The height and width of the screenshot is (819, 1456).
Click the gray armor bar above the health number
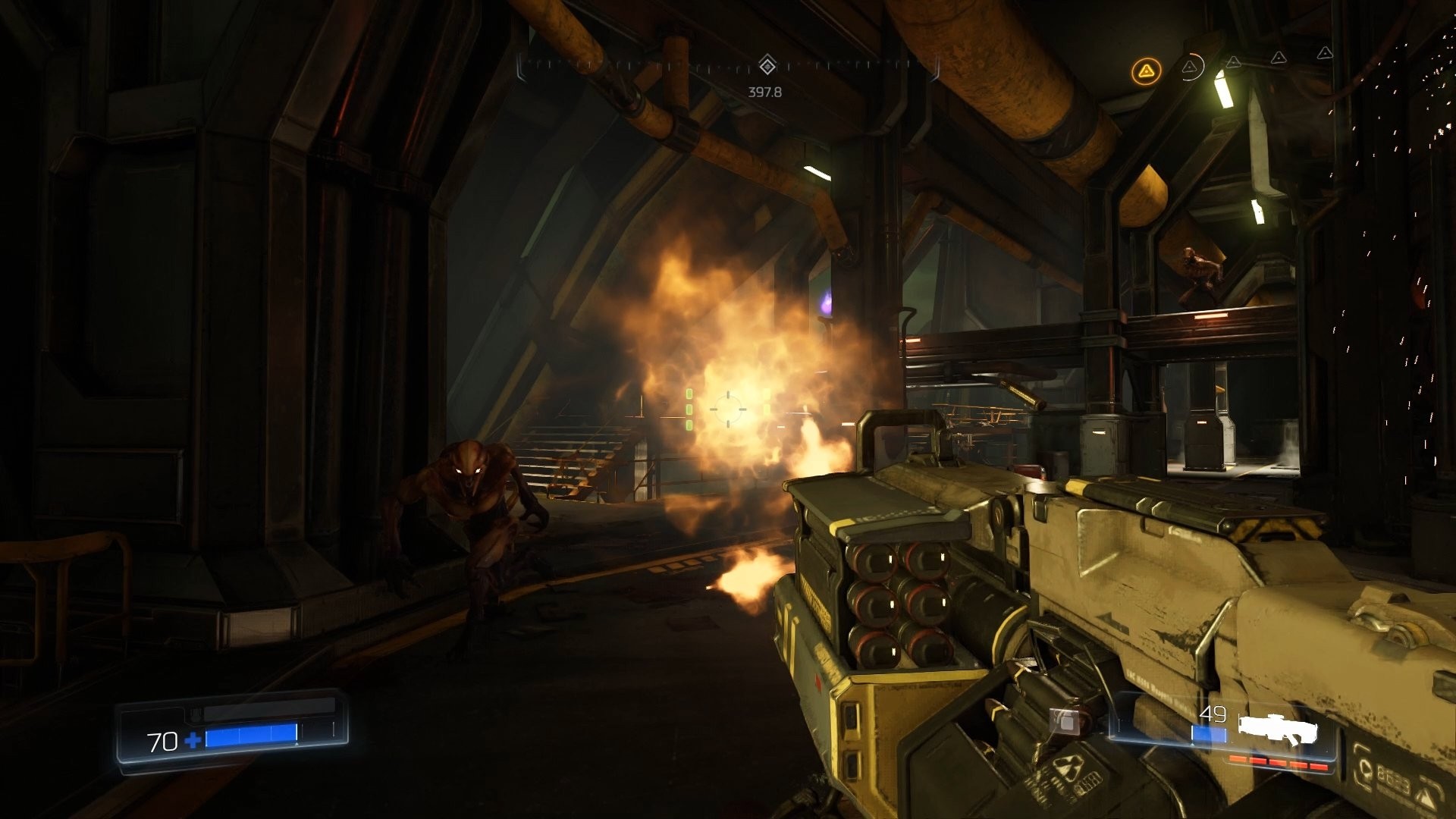coord(270,707)
